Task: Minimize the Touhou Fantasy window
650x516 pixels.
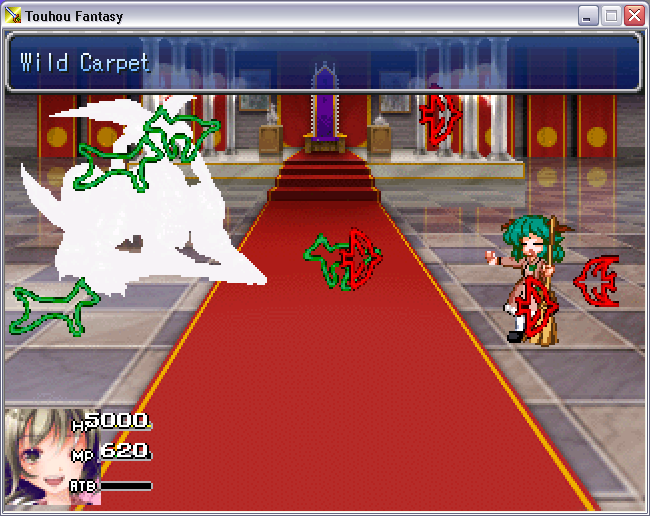Action: point(588,16)
